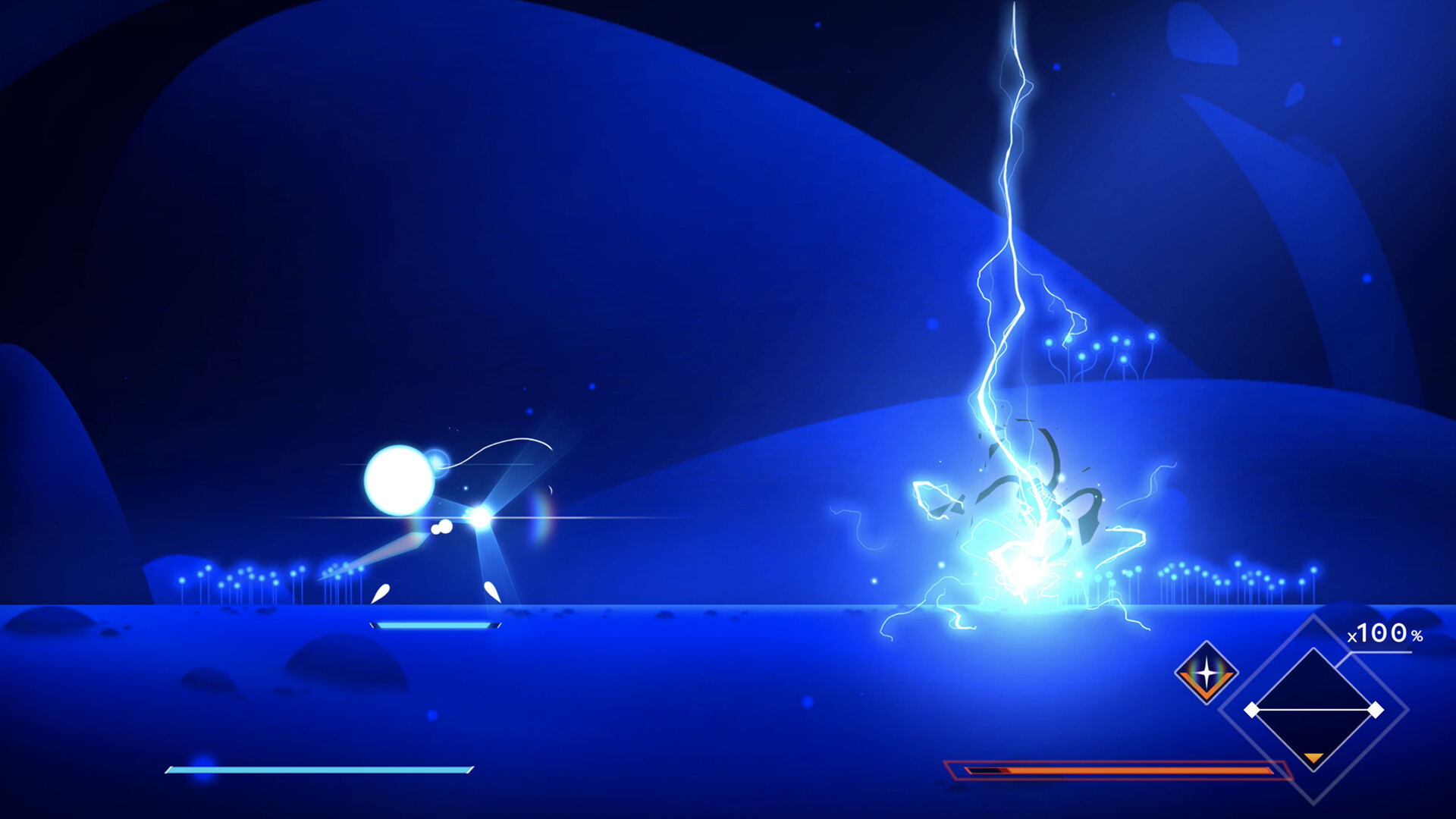Click the orange triangle at the diamond's bottom
This screenshot has height=819, width=1456.
tap(1313, 758)
